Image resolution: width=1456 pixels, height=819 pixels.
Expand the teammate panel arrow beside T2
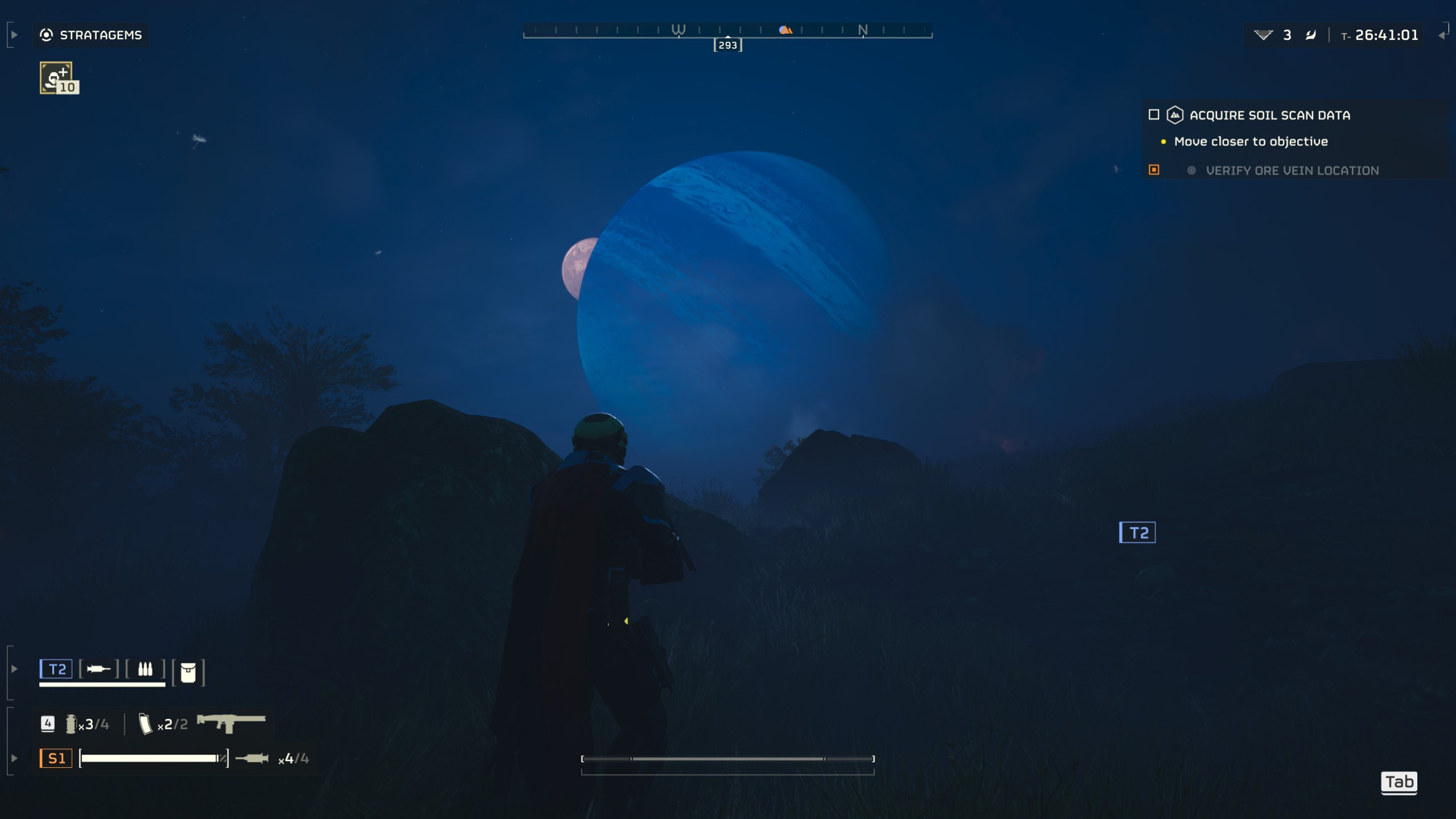coord(14,669)
